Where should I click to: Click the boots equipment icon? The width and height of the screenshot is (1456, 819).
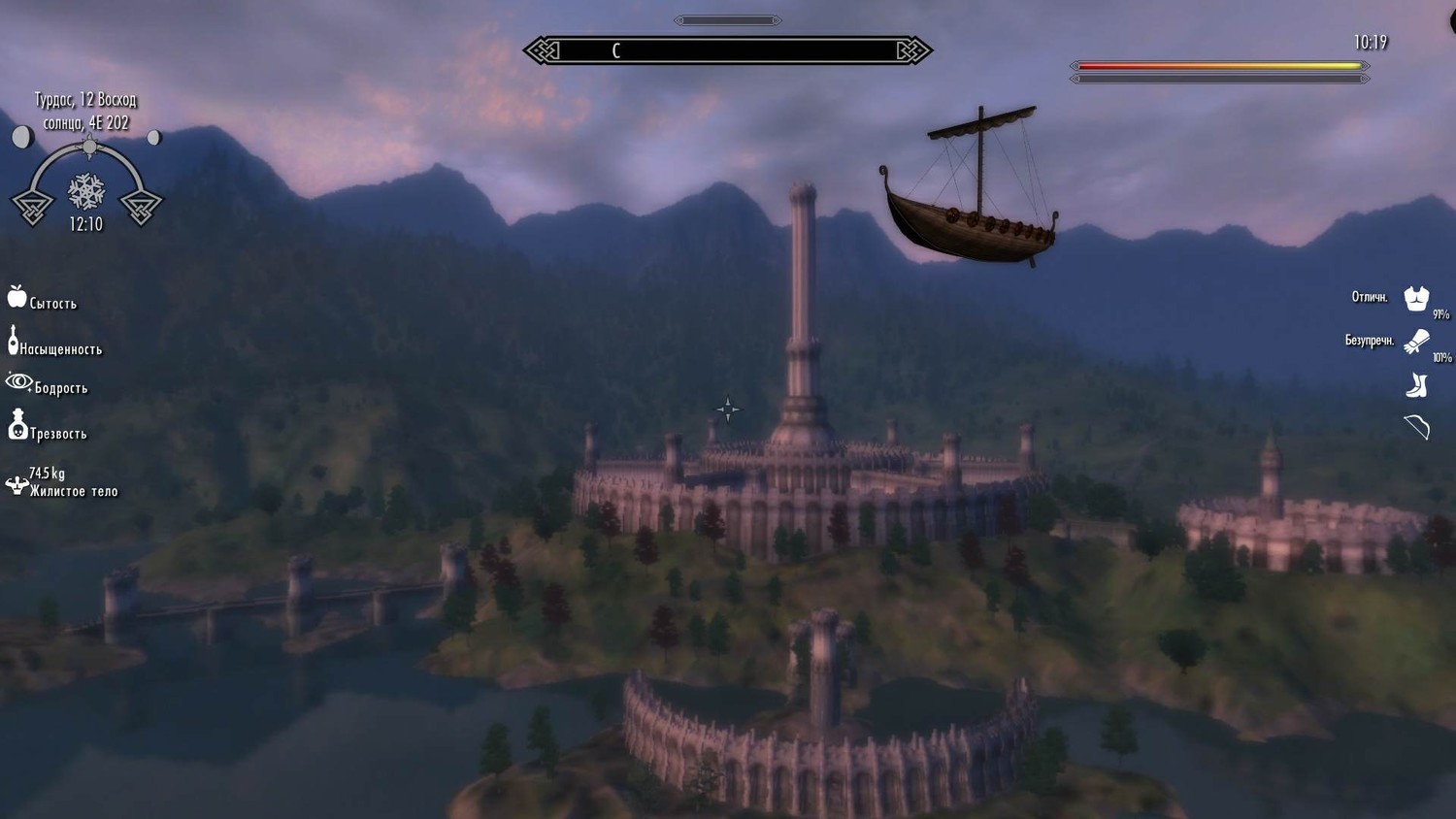point(1416,385)
